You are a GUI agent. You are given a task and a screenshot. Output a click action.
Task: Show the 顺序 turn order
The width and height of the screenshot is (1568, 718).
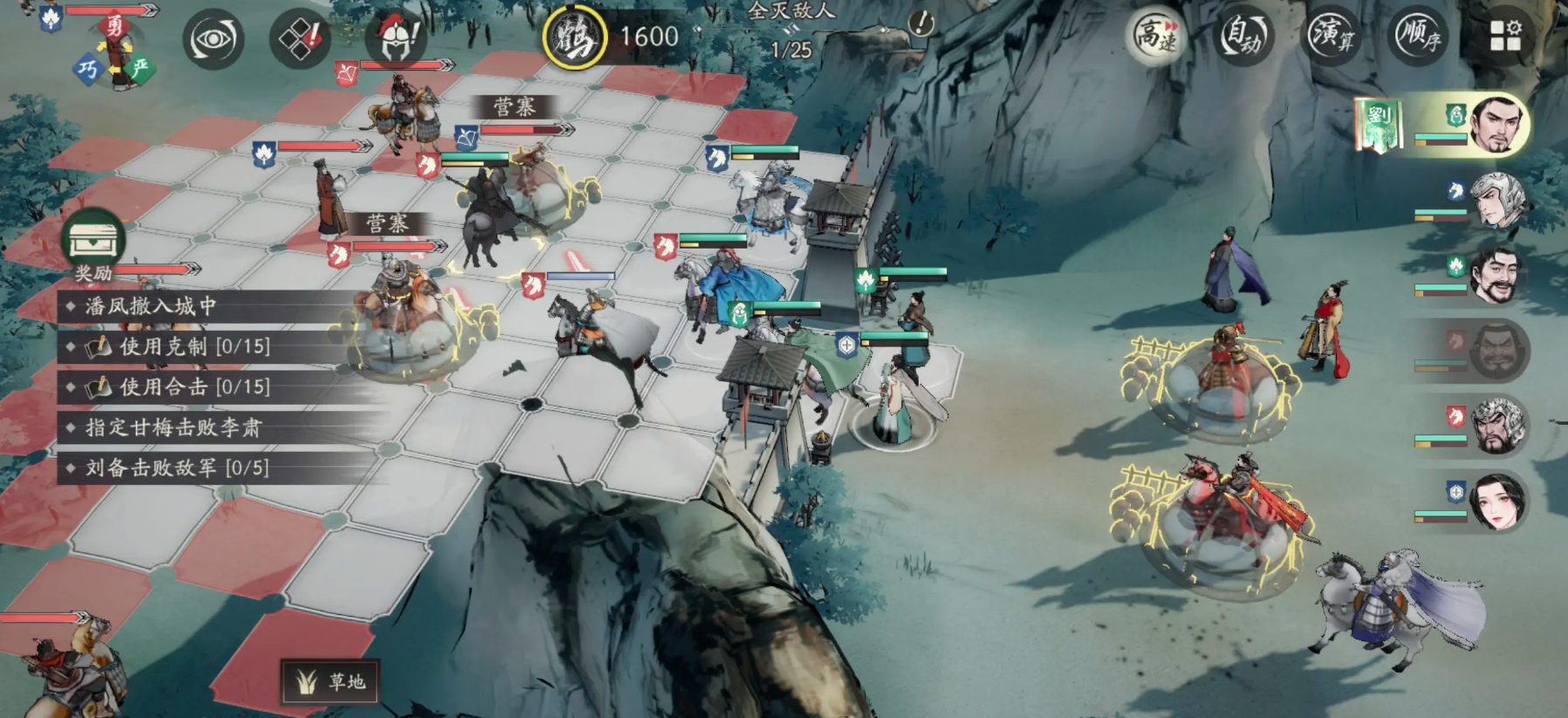point(1418,37)
